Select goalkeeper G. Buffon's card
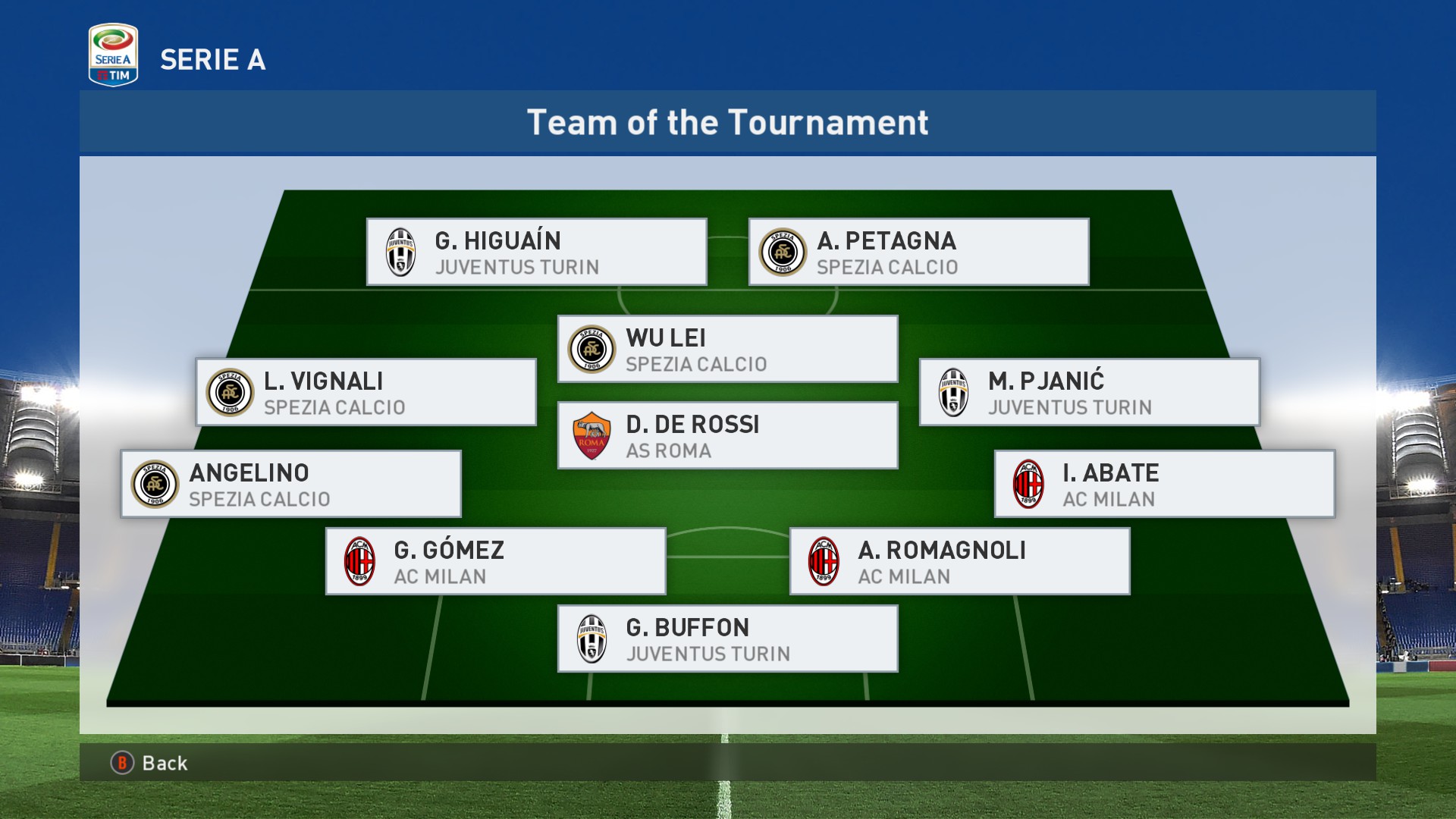Screen dimensions: 1456x819 (727, 639)
